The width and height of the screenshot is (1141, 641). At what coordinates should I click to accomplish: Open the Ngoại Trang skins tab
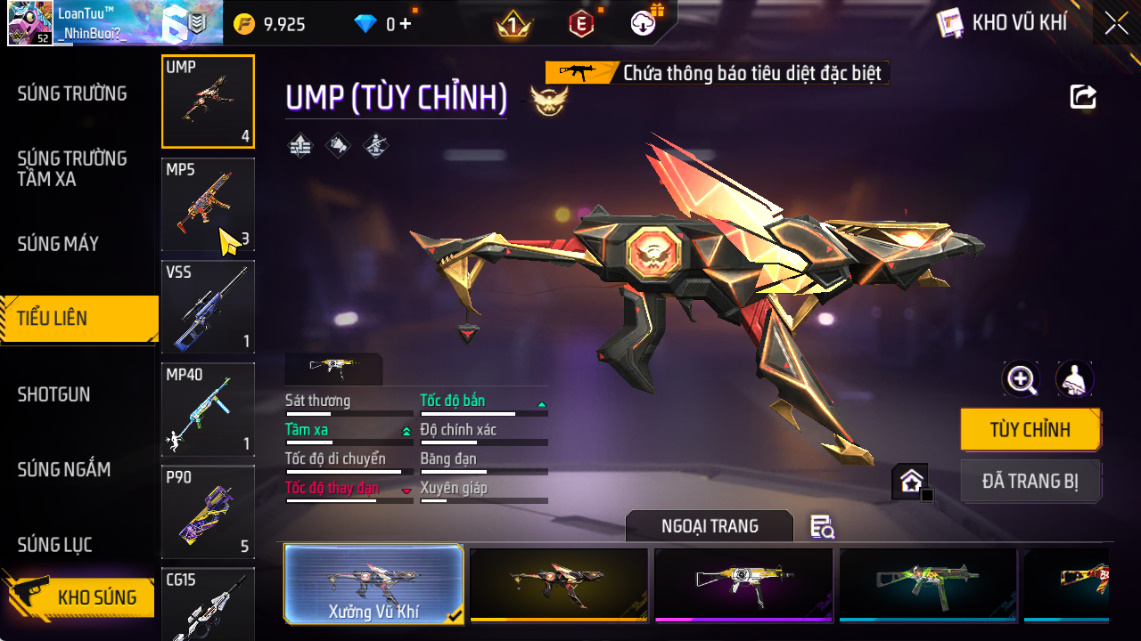[709, 526]
